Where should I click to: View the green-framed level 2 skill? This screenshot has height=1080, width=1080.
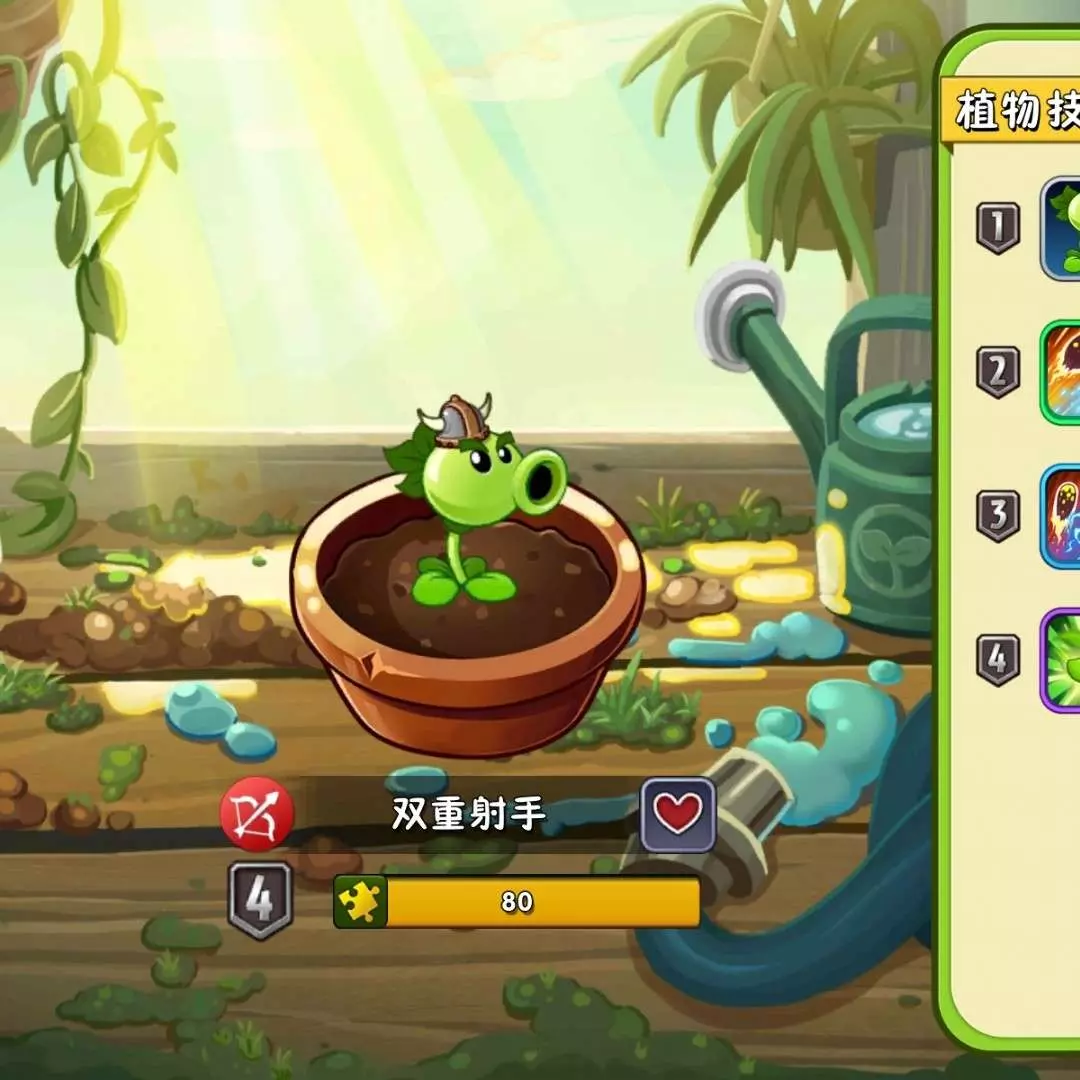tap(1062, 372)
